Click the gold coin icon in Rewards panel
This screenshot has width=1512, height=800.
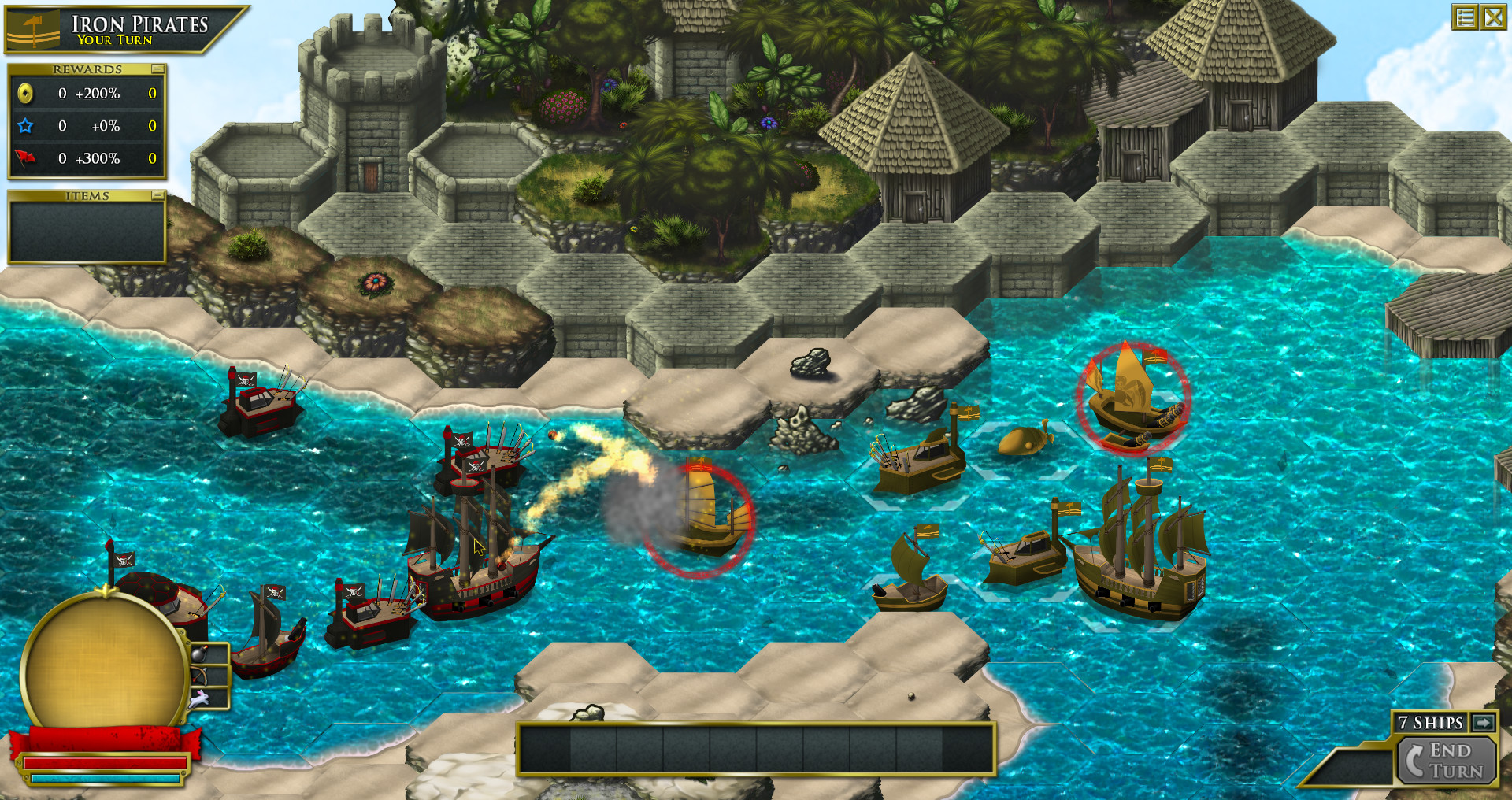click(x=24, y=93)
